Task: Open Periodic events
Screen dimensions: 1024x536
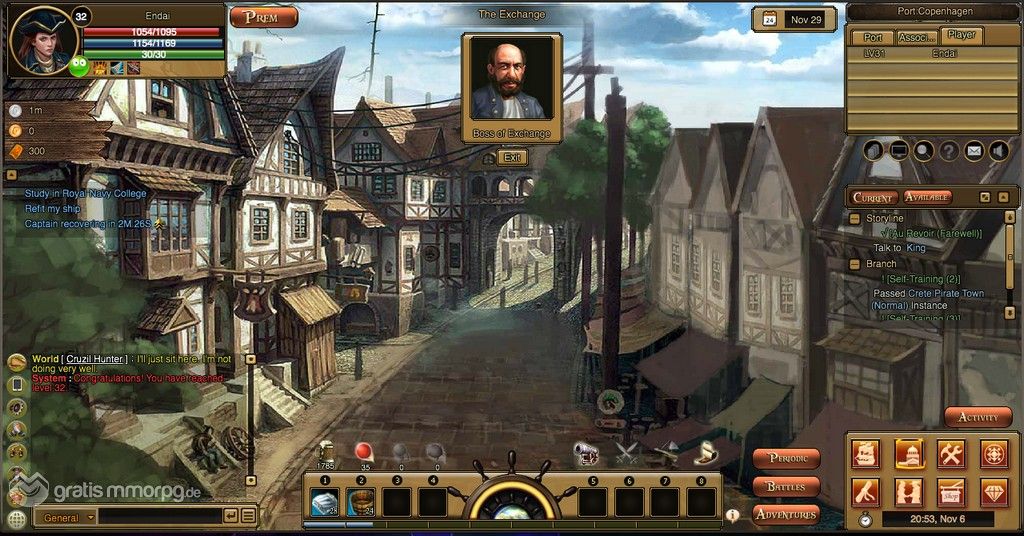Action: (x=786, y=459)
